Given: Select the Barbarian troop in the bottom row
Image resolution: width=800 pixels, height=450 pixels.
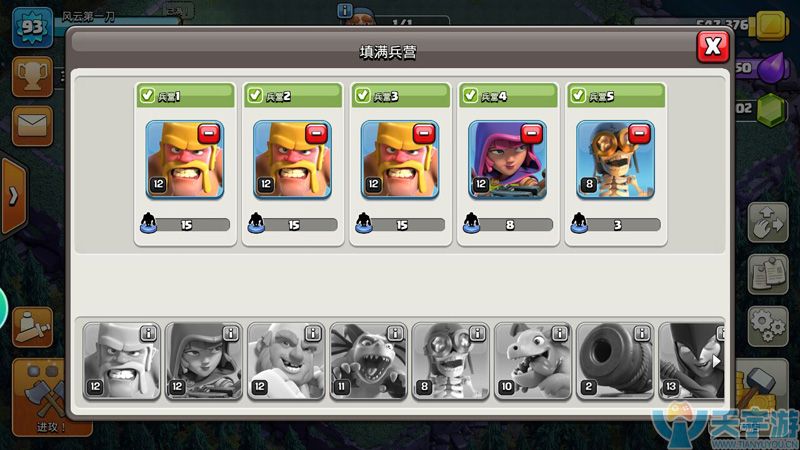Looking at the screenshot, I should [x=120, y=362].
